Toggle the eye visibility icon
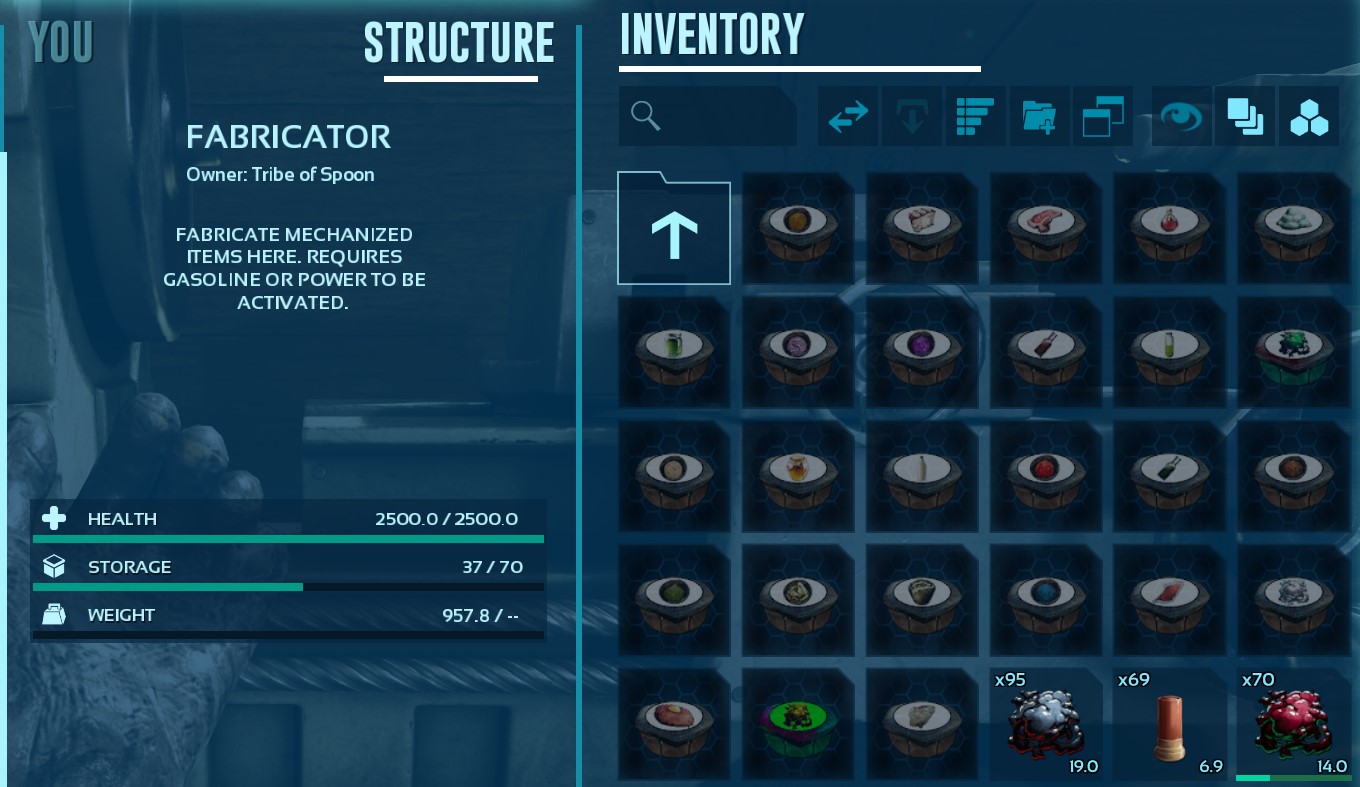Screen dimensions: 1360x787 point(1181,116)
